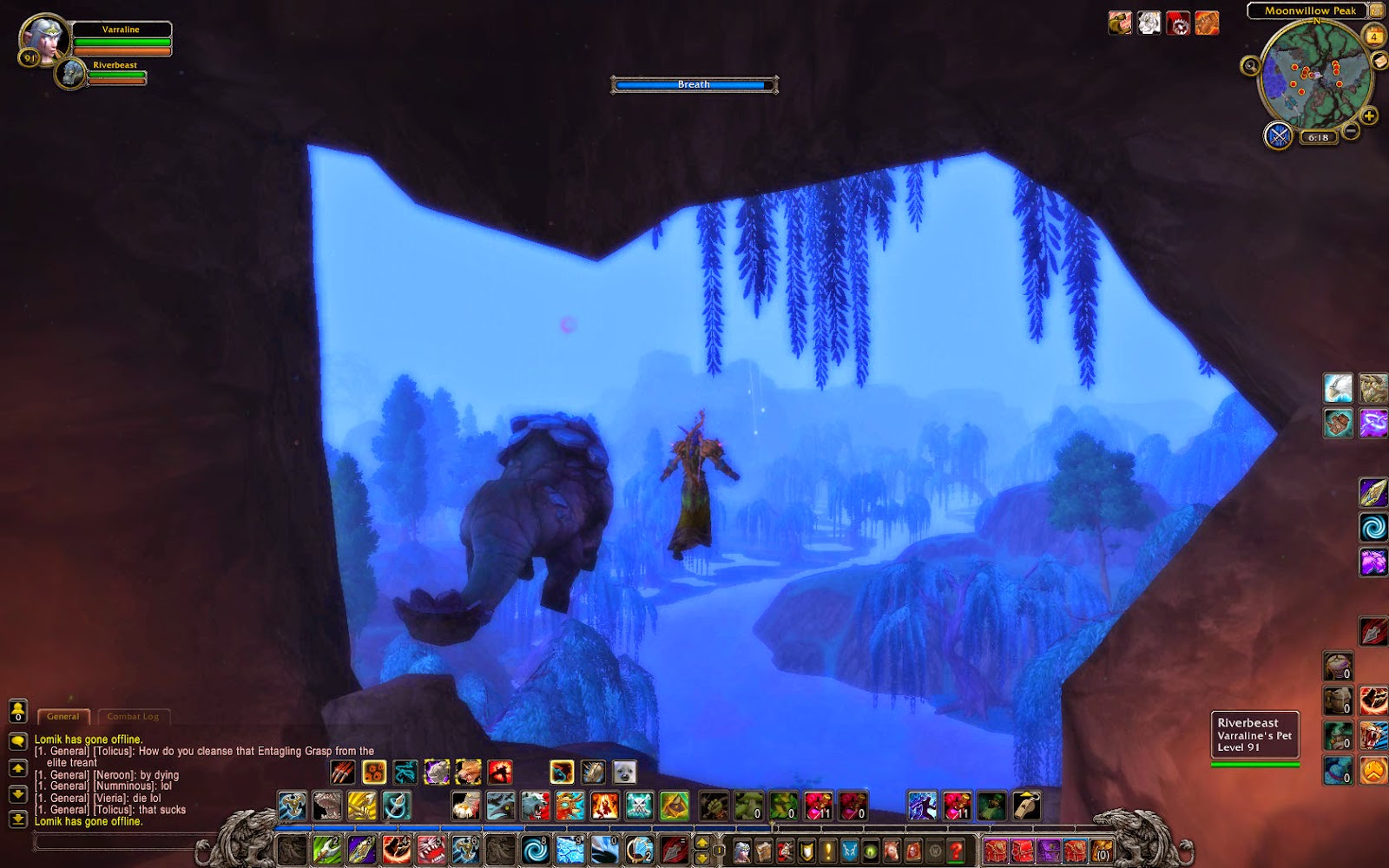Click the action bar page-up arrow
The width and height of the screenshot is (1389, 868).
[701, 842]
